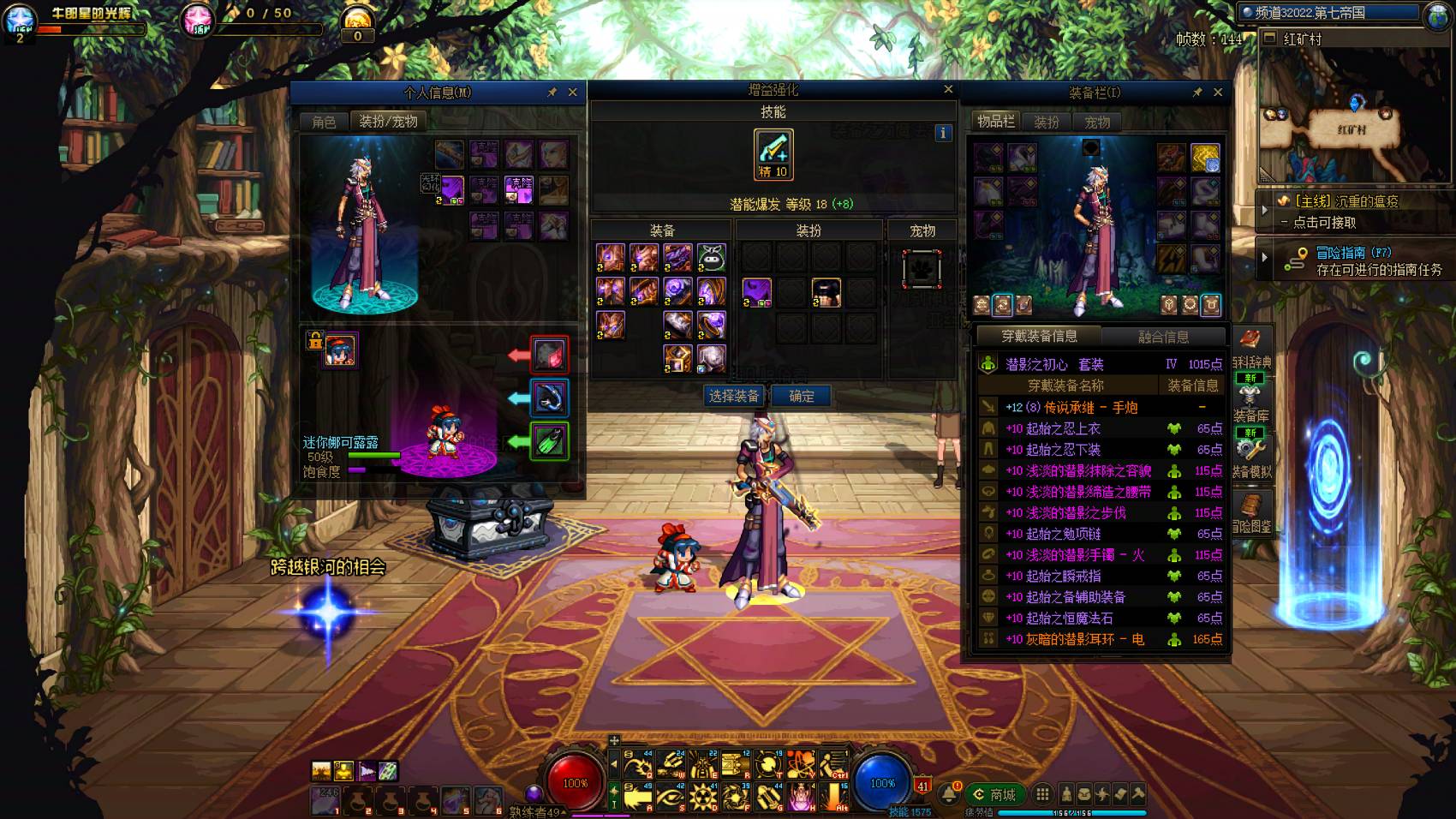Select the 潜能爆发 skill icon
The height and width of the screenshot is (819, 1456).
click(x=773, y=154)
